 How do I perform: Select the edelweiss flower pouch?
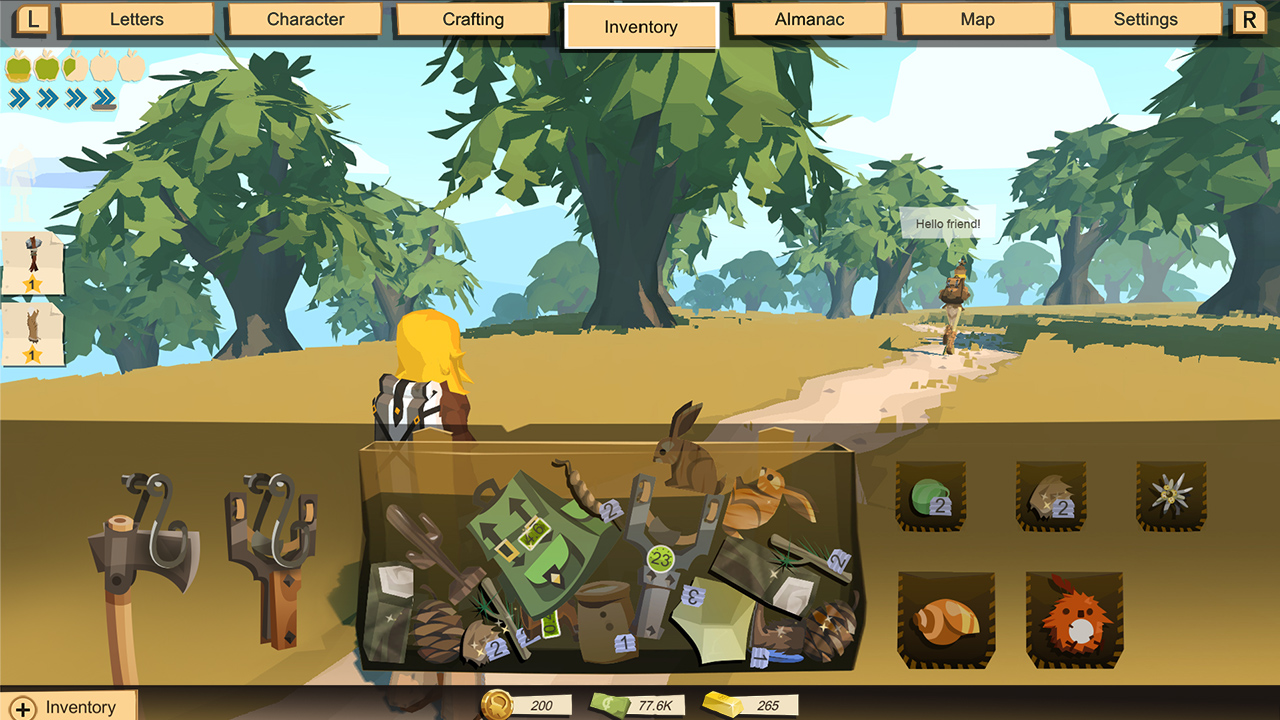tap(1170, 495)
